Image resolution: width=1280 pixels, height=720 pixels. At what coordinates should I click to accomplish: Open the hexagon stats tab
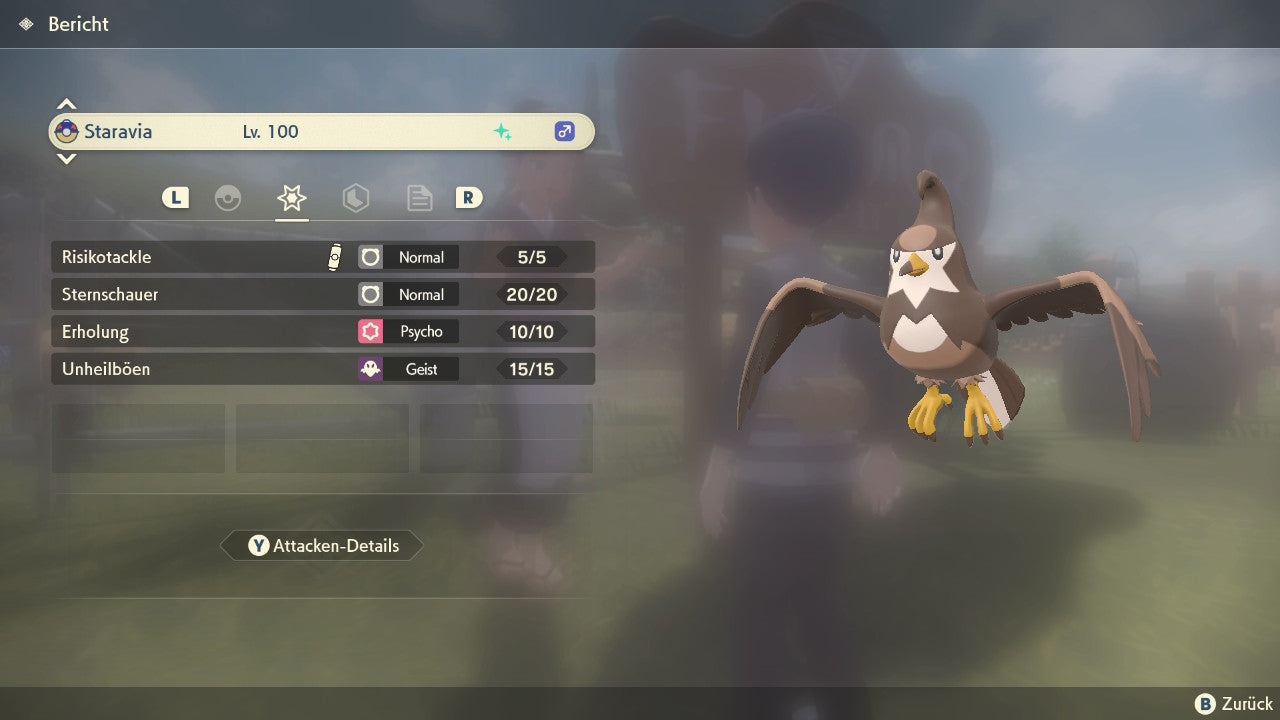(355, 198)
